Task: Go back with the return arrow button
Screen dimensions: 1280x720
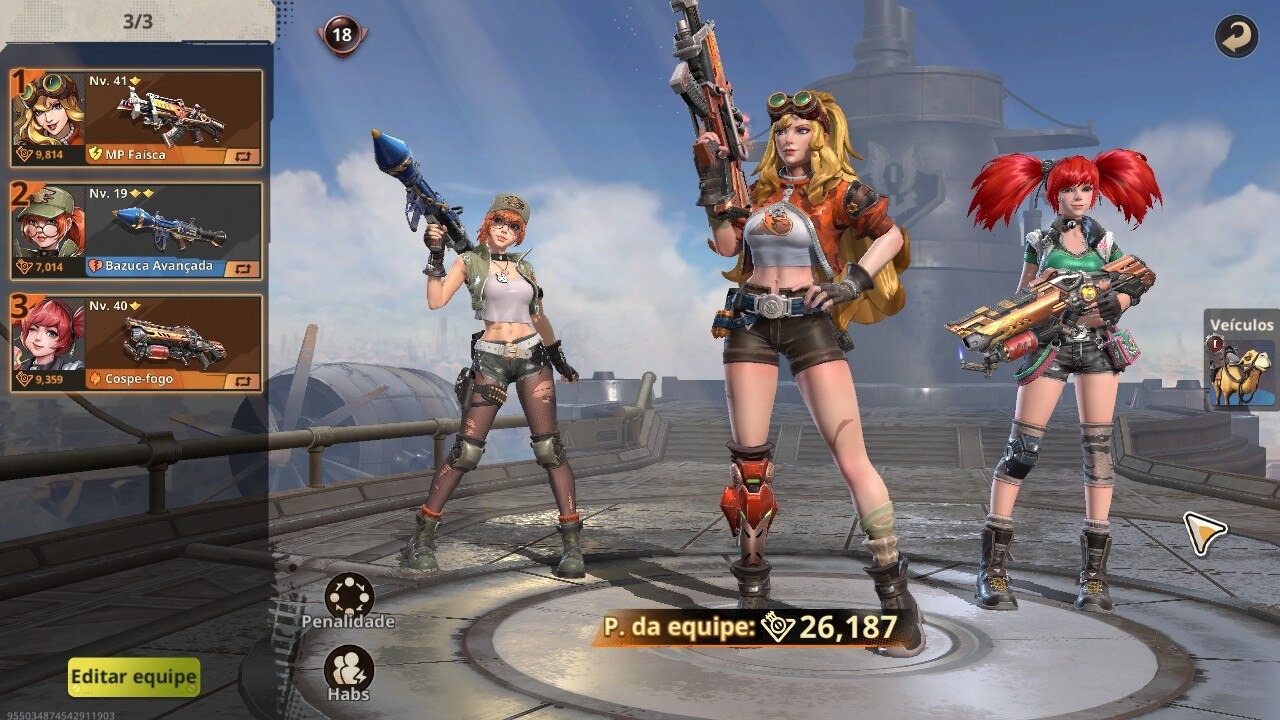Action: (1236, 37)
